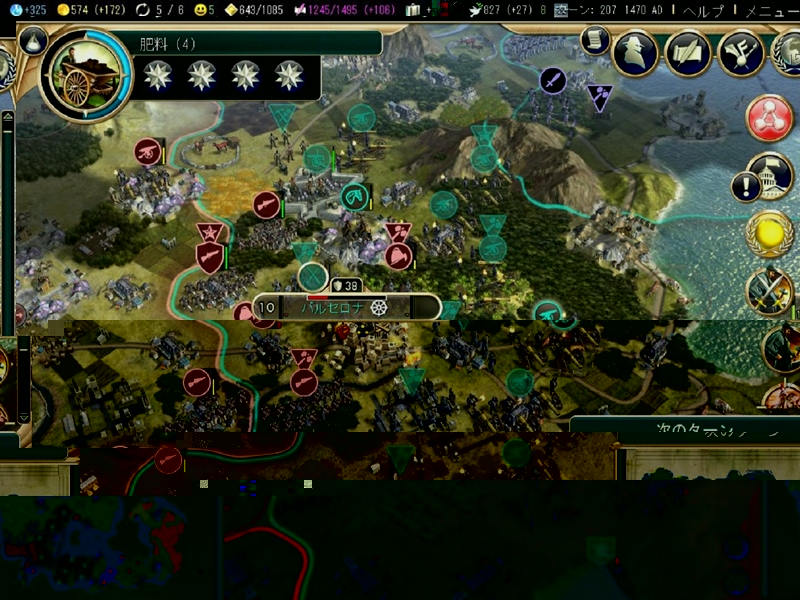800x600 pixels.
Task: Click the happiness smiley face indicator
Action: (201, 9)
